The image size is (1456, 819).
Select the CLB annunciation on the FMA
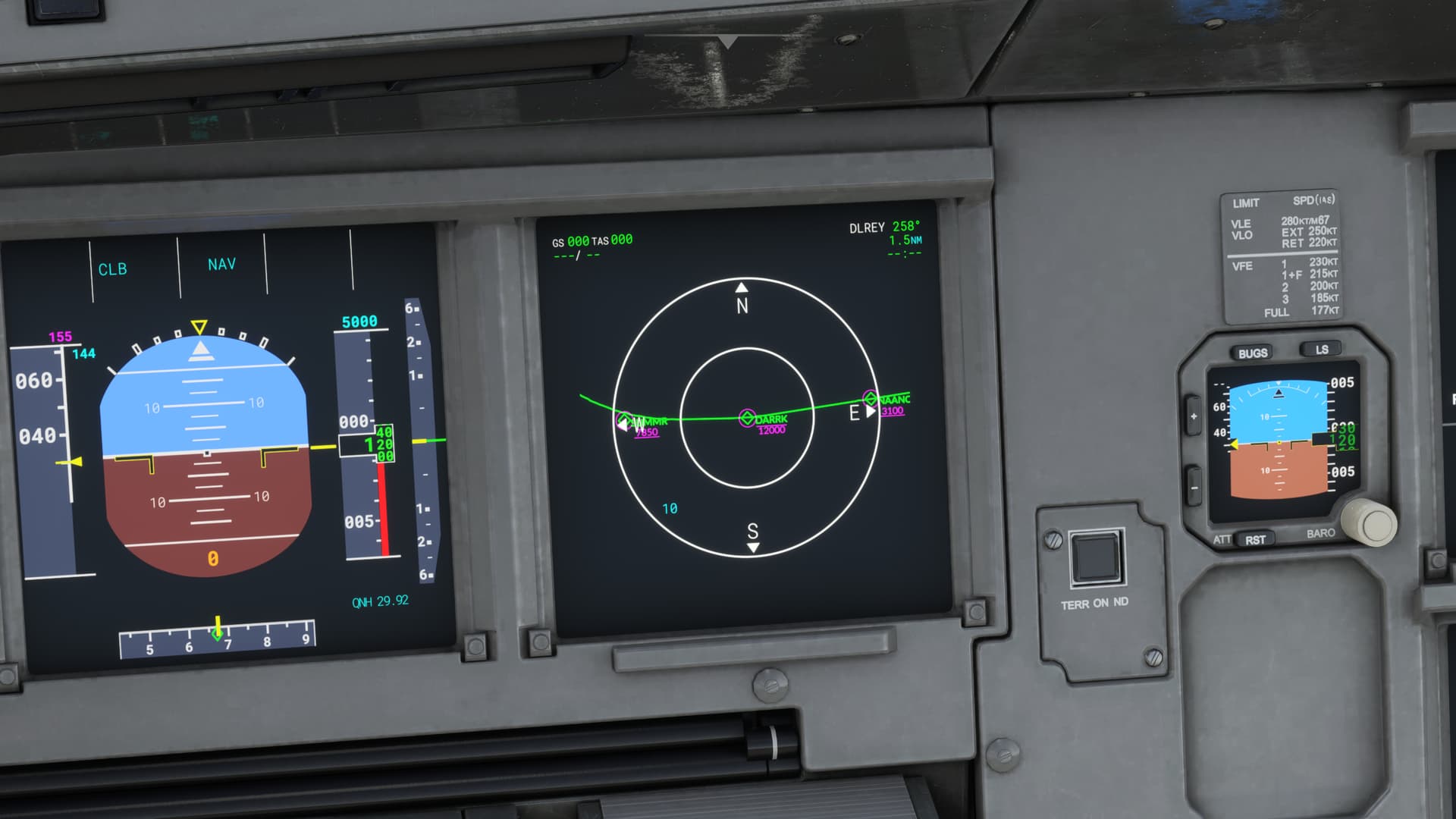(x=114, y=268)
